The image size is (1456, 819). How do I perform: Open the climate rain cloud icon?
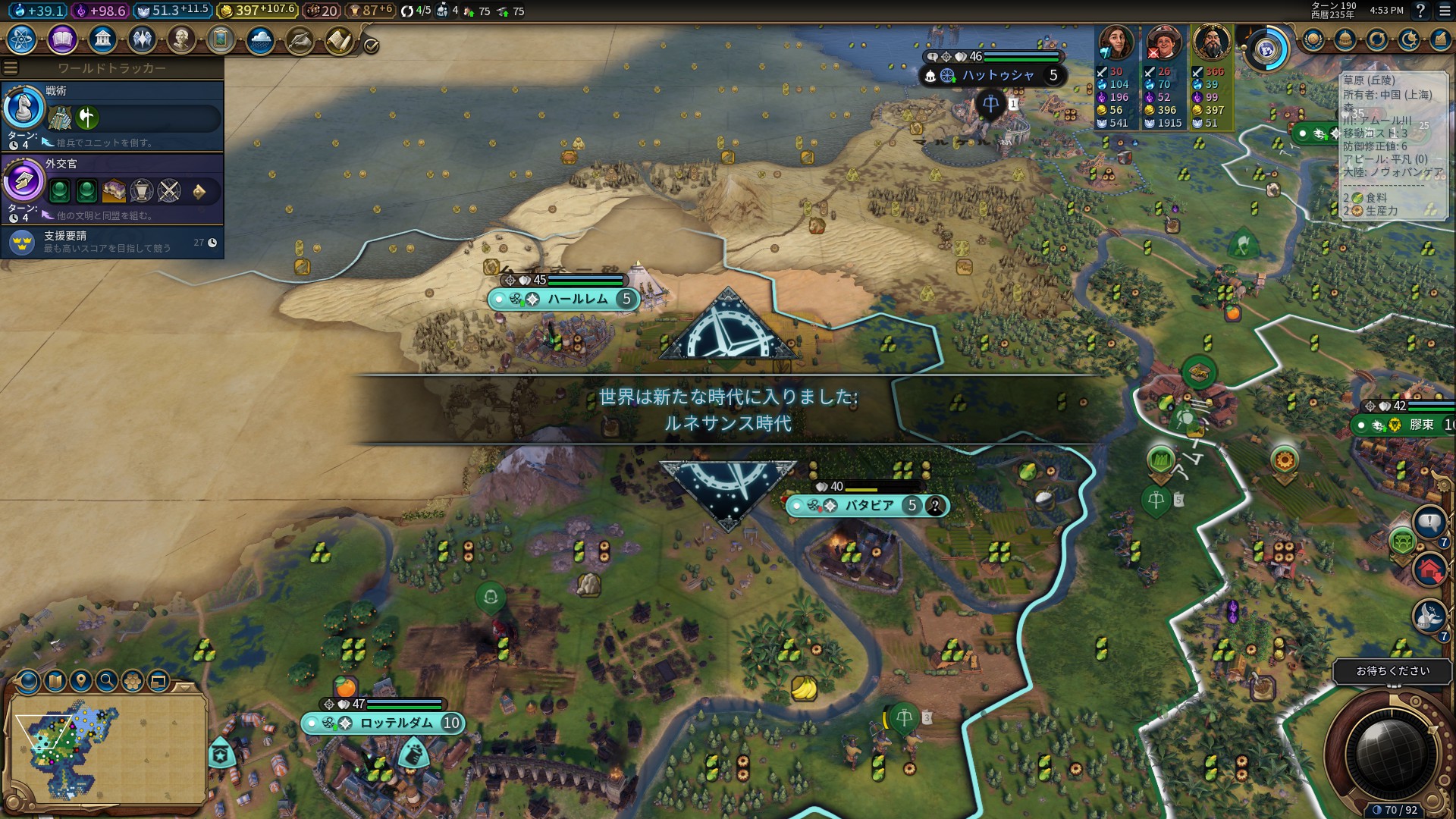tap(260, 39)
